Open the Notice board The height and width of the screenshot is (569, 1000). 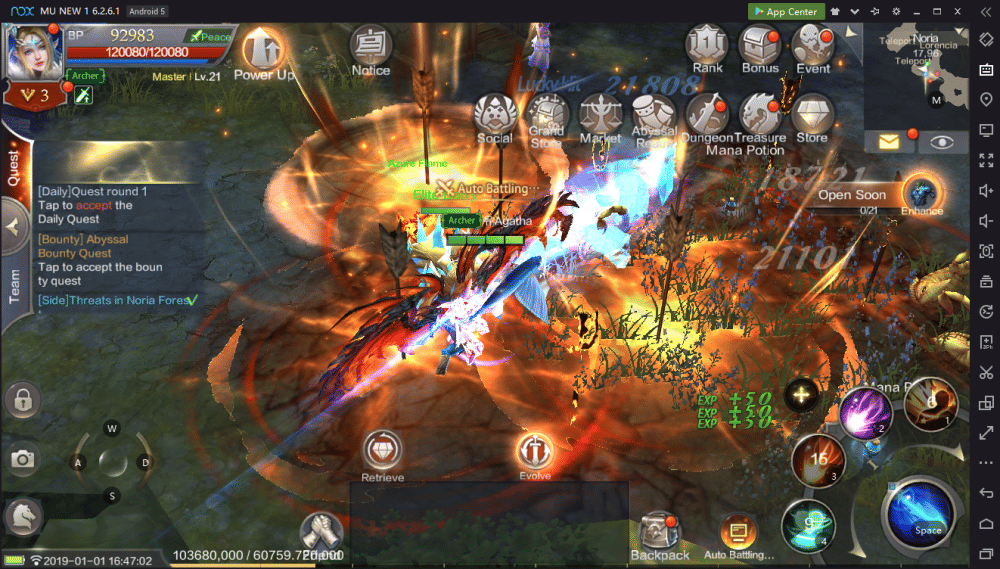tap(371, 48)
